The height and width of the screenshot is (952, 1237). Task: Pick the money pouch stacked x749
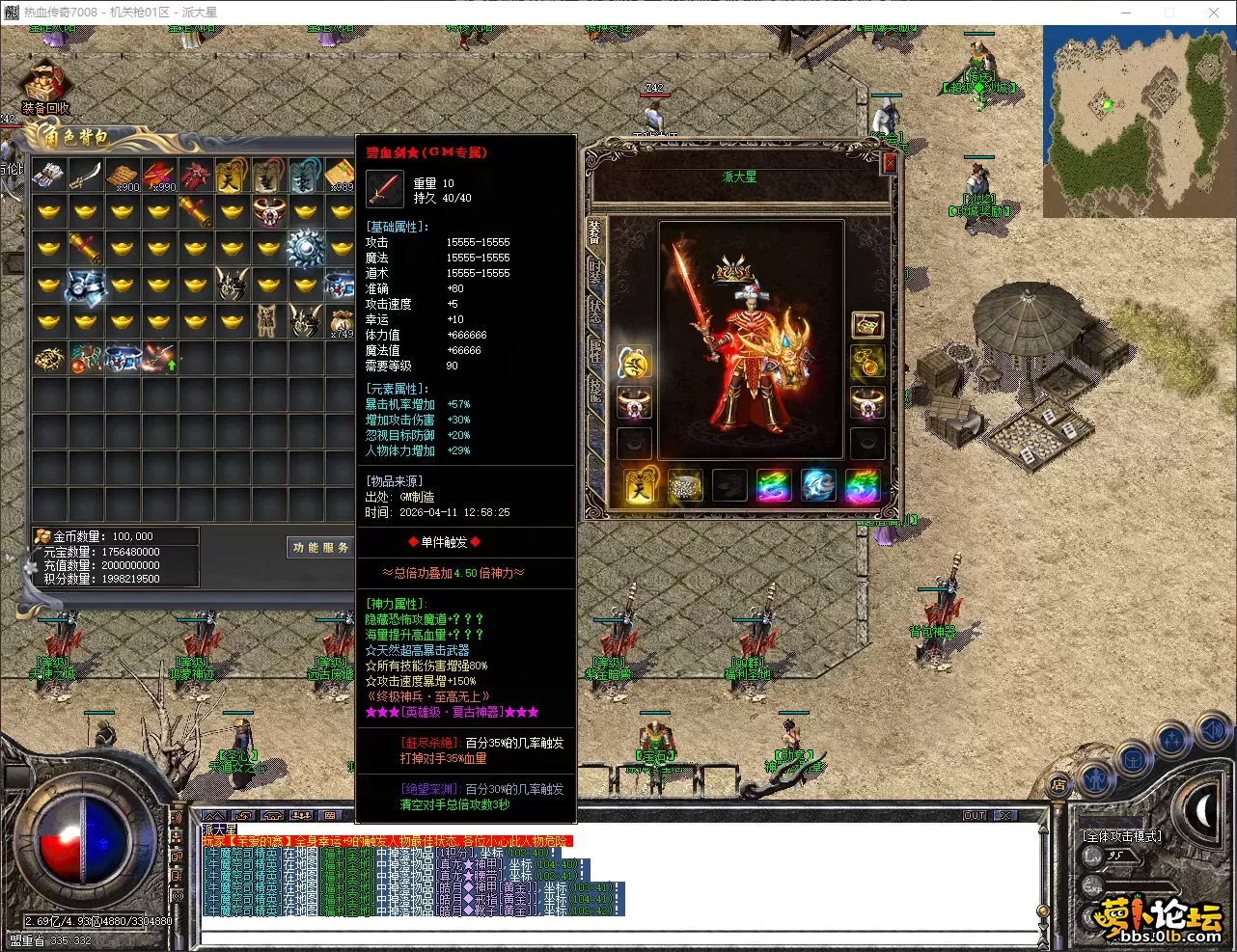click(x=341, y=323)
